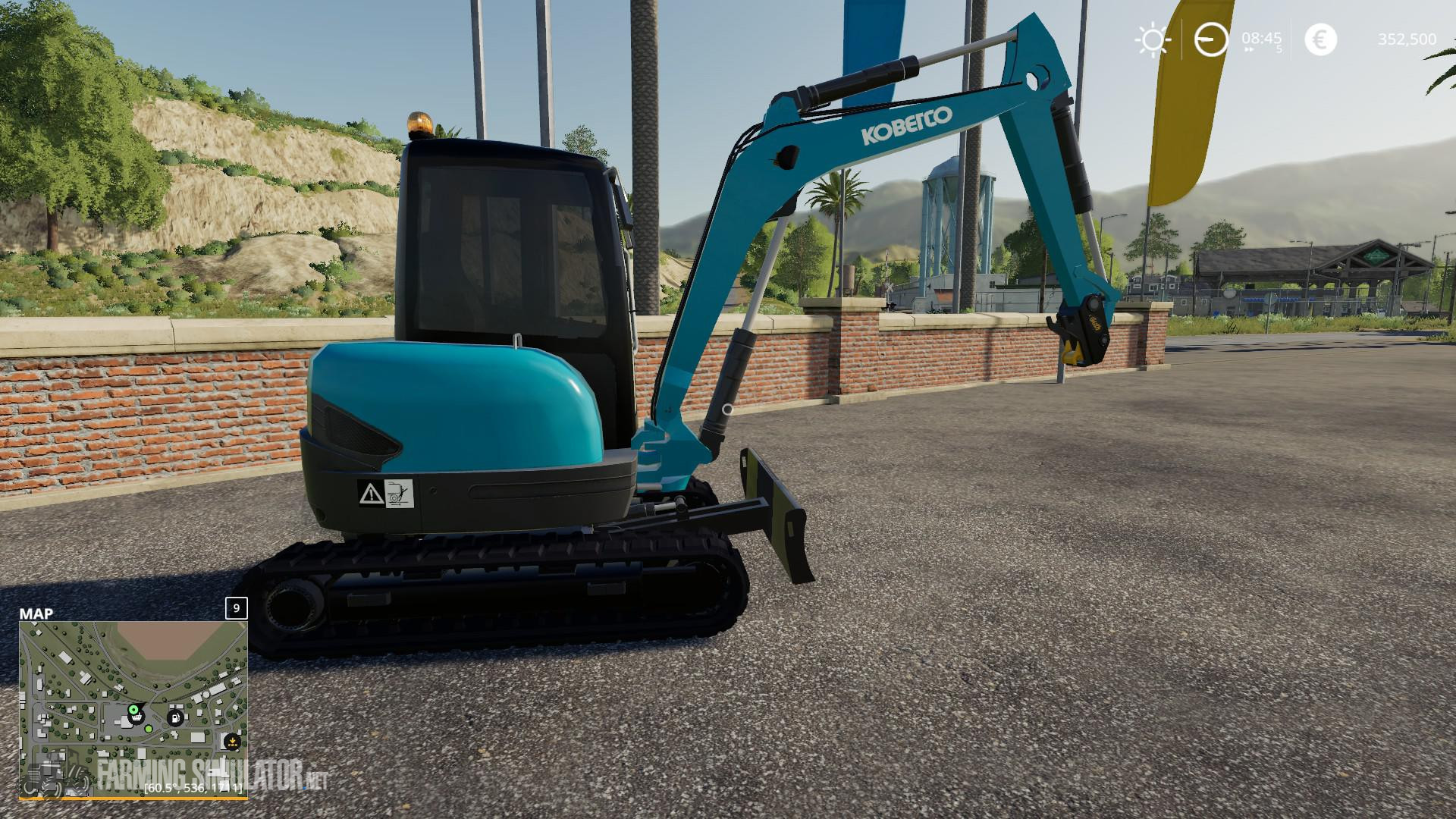Toggle the green field dot near the shop

pyautogui.click(x=149, y=729)
